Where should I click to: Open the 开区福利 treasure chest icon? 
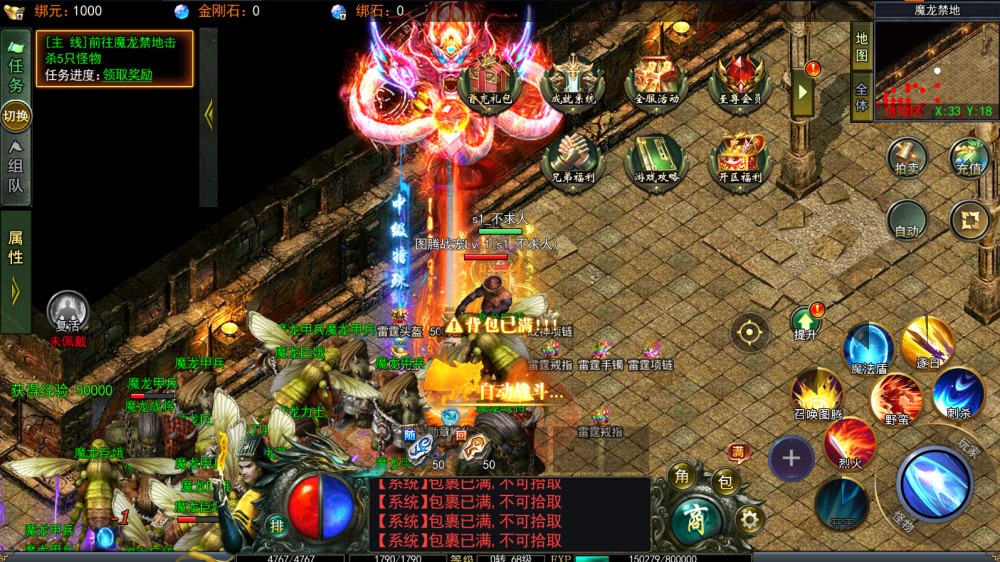740,160
